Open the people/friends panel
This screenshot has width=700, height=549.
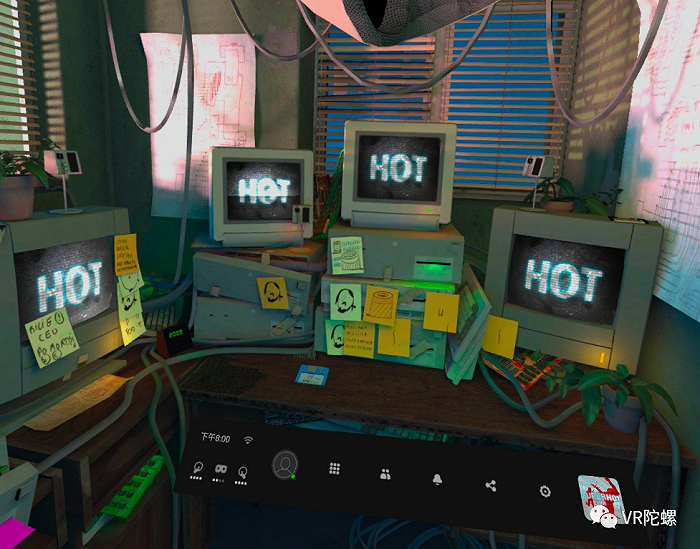point(385,474)
